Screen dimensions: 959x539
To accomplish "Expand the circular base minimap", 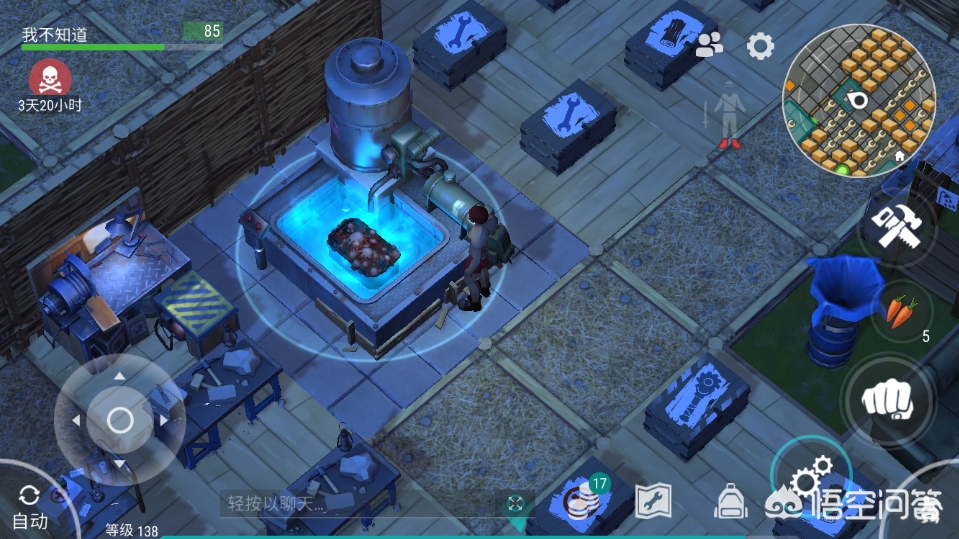I will tap(858, 100).
